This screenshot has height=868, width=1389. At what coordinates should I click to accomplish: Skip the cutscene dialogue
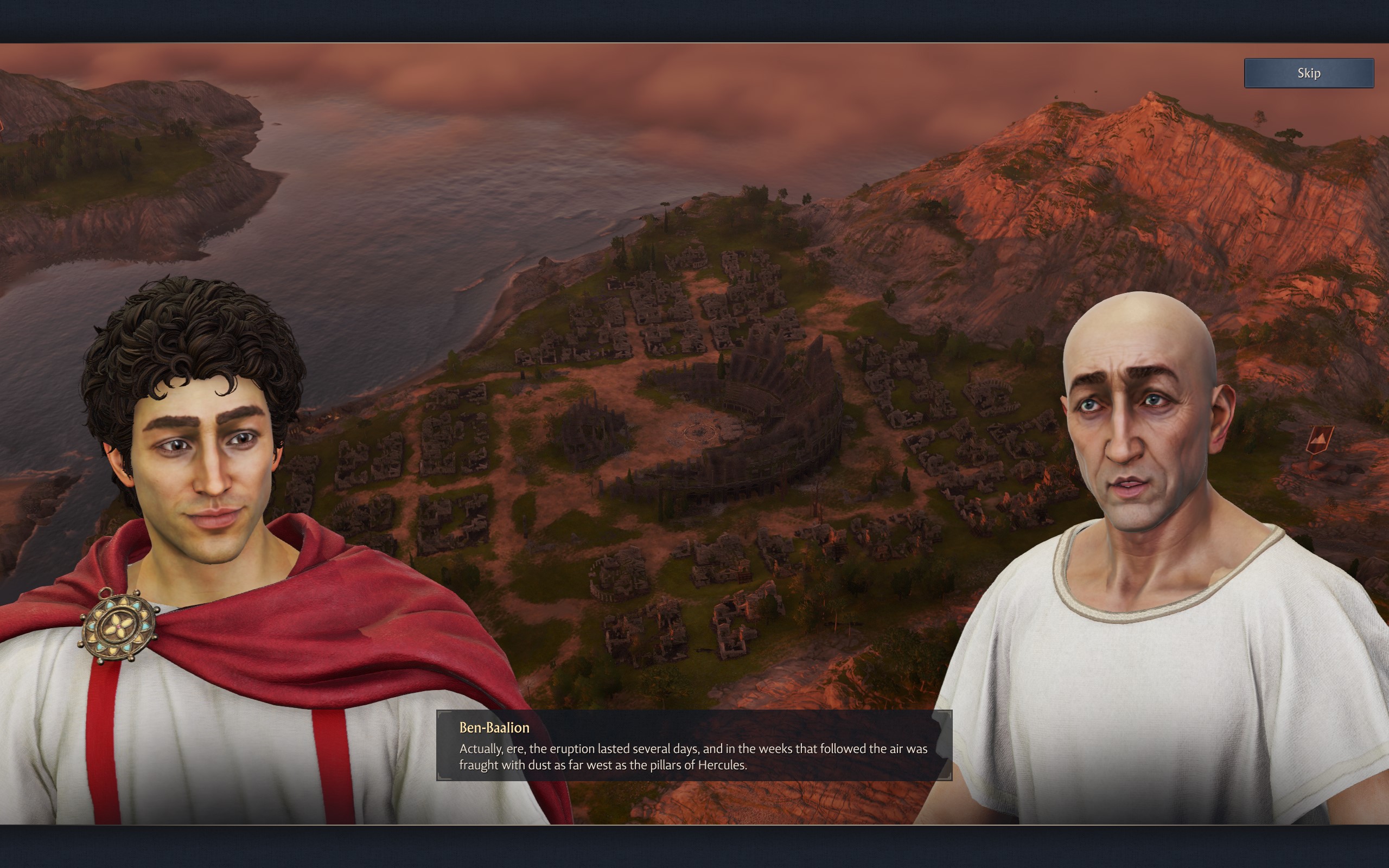(x=1308, y=73)
